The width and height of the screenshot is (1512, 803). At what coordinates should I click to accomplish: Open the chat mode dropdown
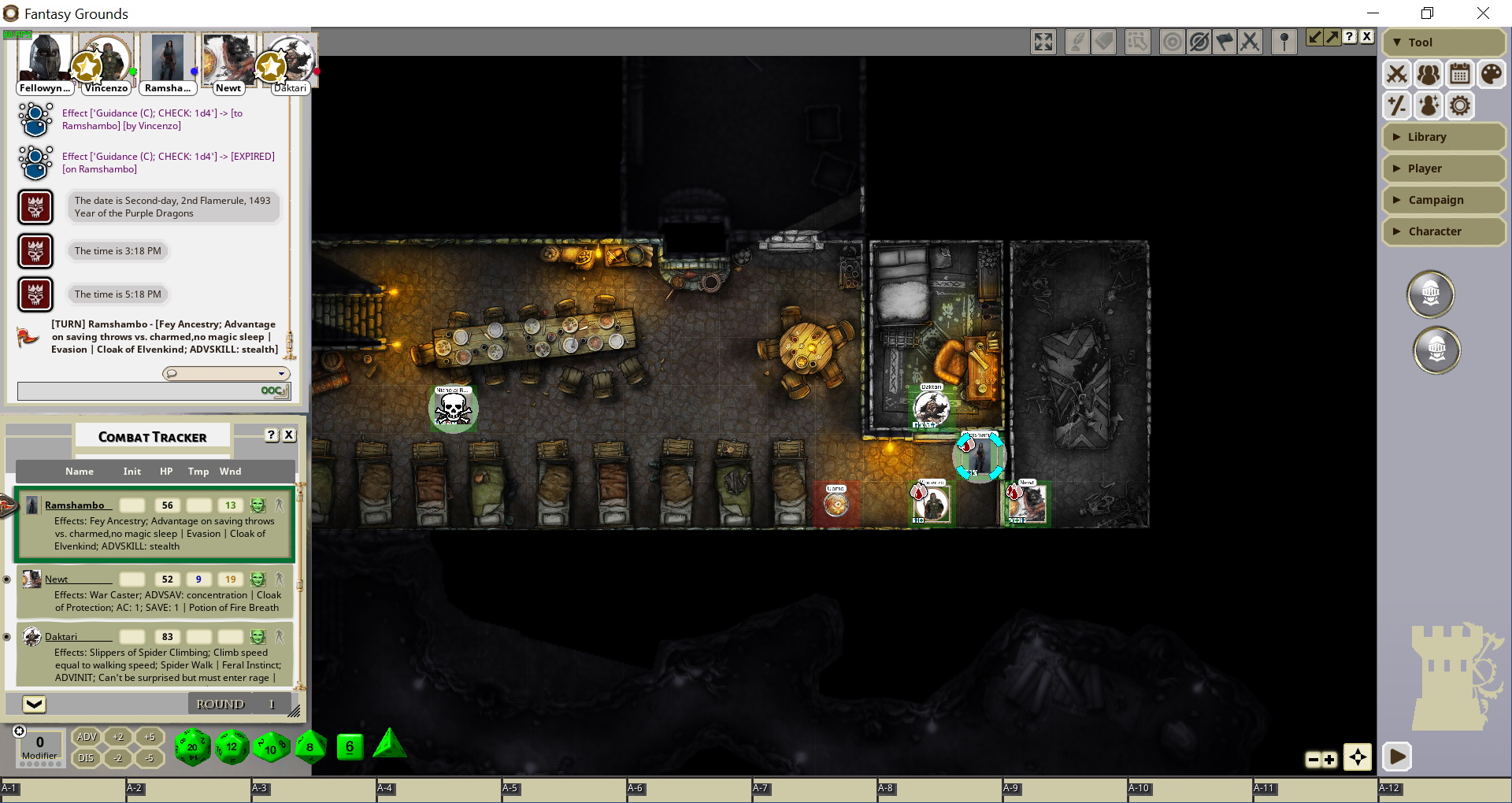pos(226,374)
